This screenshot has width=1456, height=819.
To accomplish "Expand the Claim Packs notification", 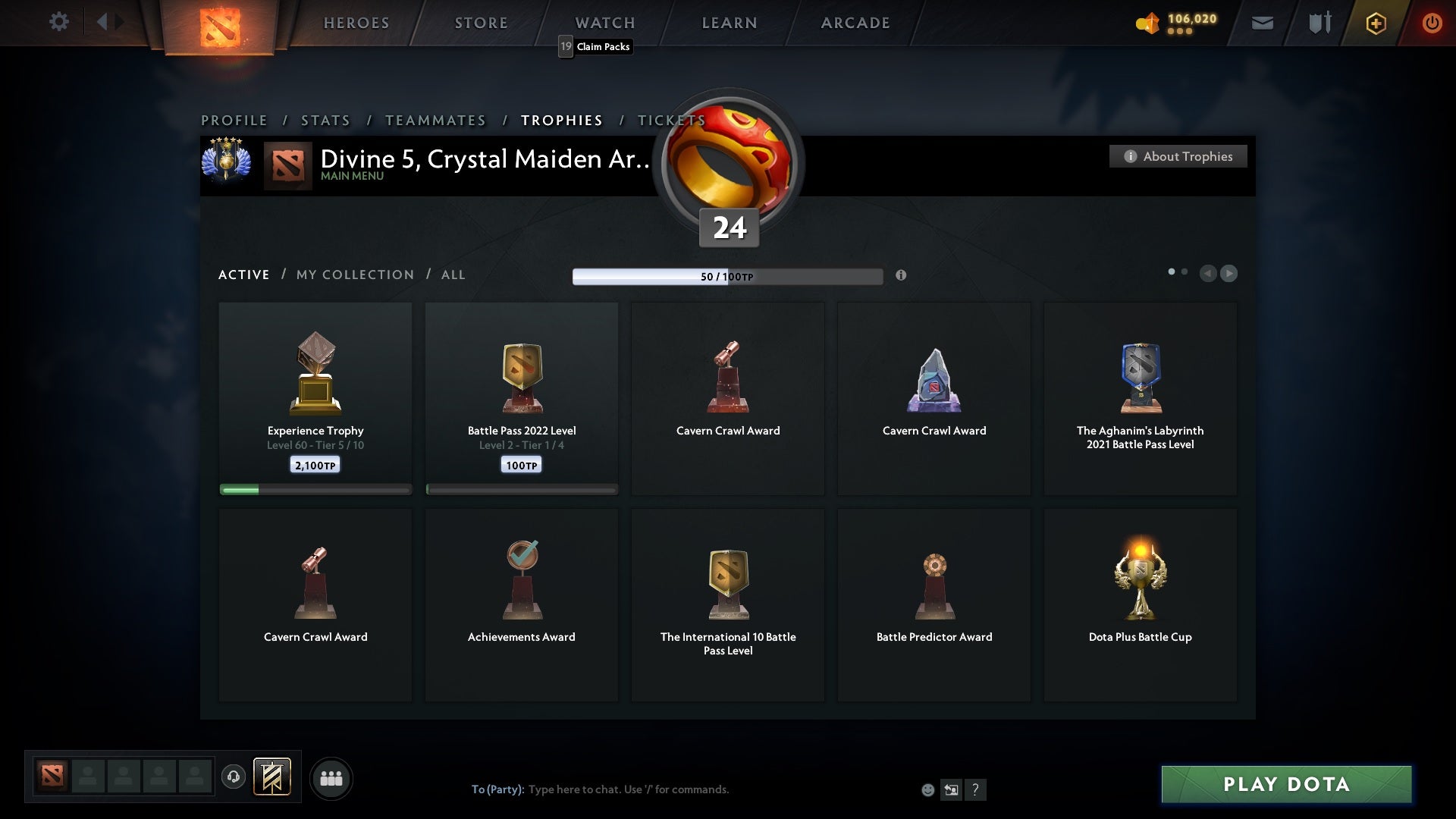I will pyautogui.click(x=595, y=46).
